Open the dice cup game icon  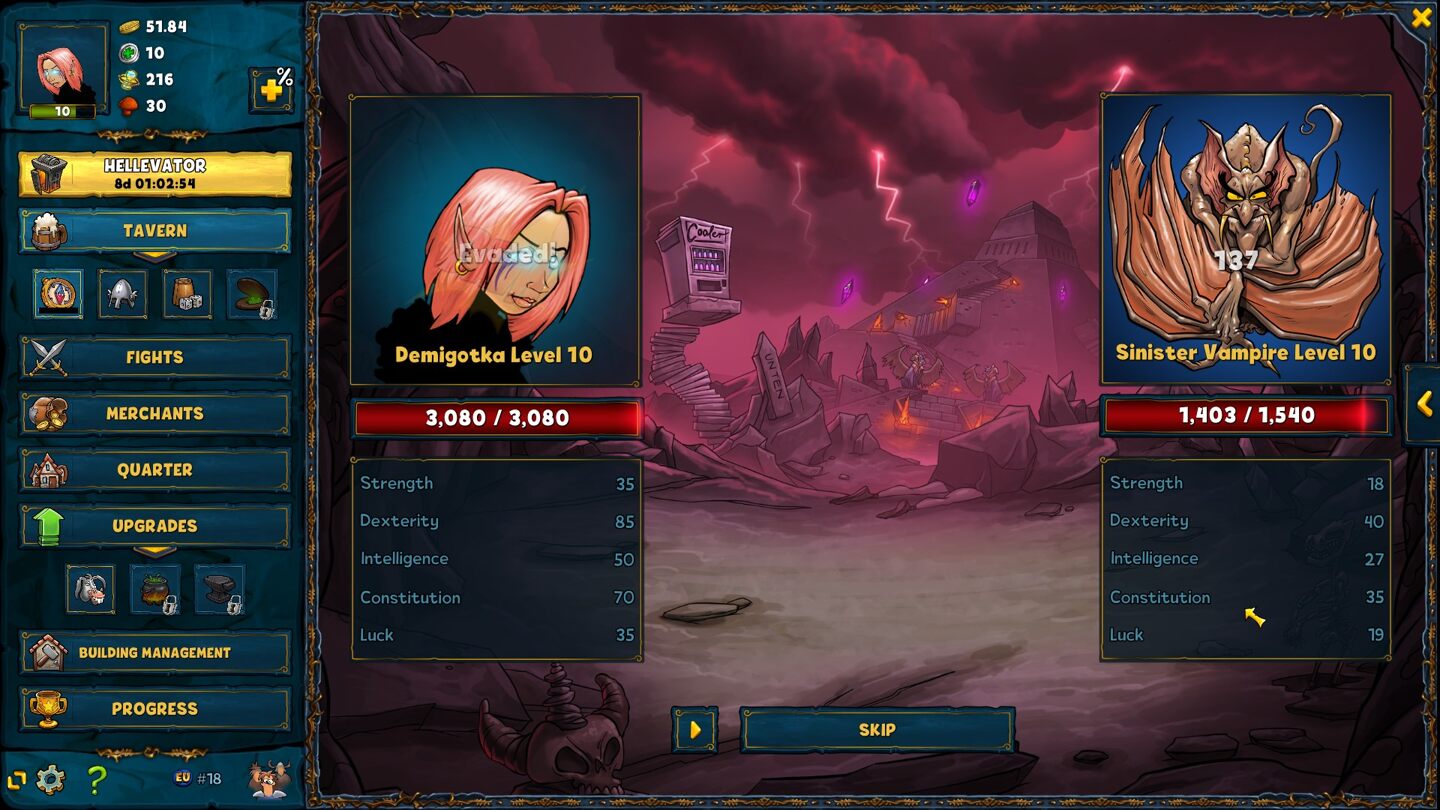tap(187, 294)
